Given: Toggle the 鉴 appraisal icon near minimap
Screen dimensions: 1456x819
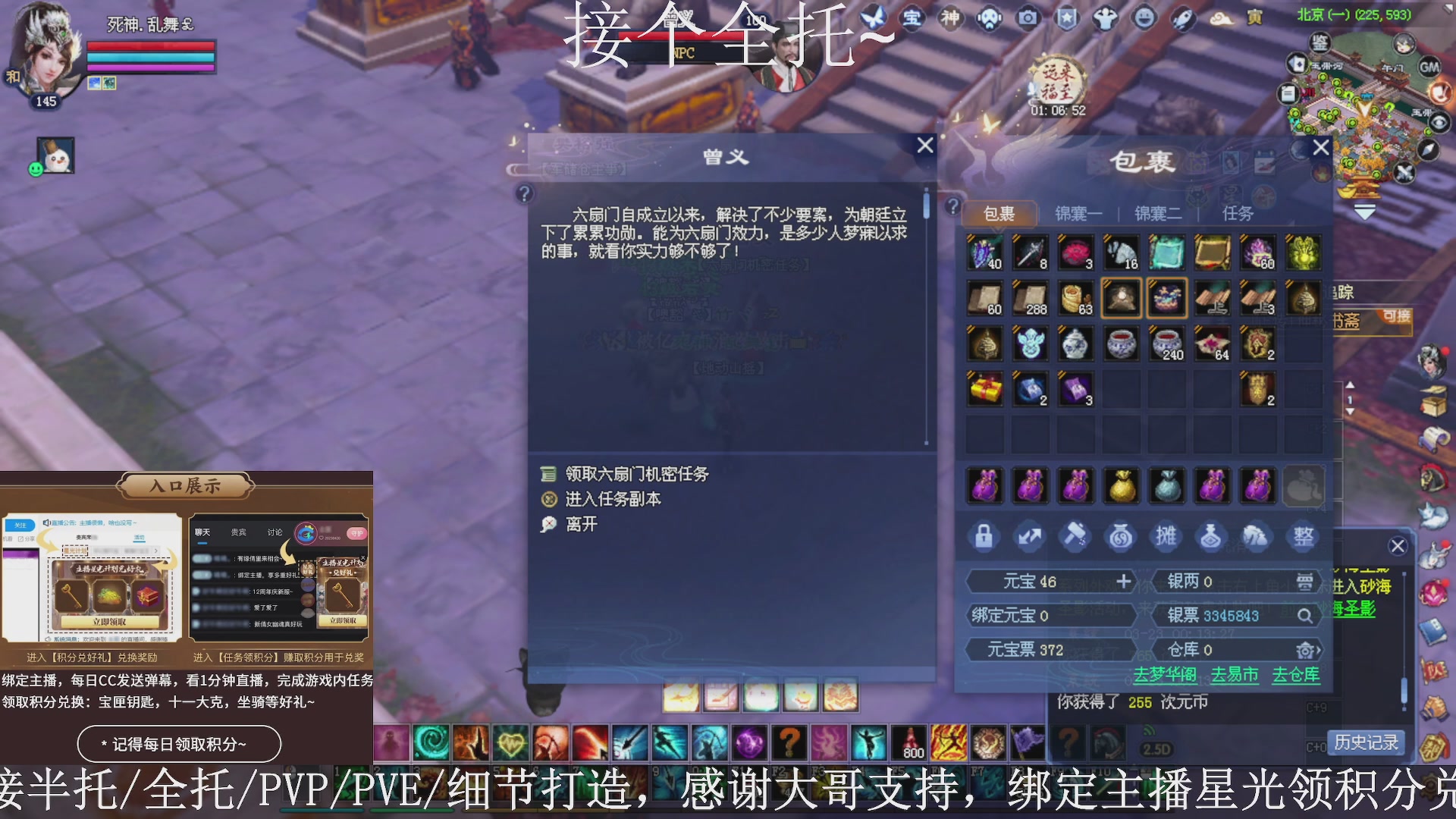Looking at the screenshot, I should tap(1319, 43).
